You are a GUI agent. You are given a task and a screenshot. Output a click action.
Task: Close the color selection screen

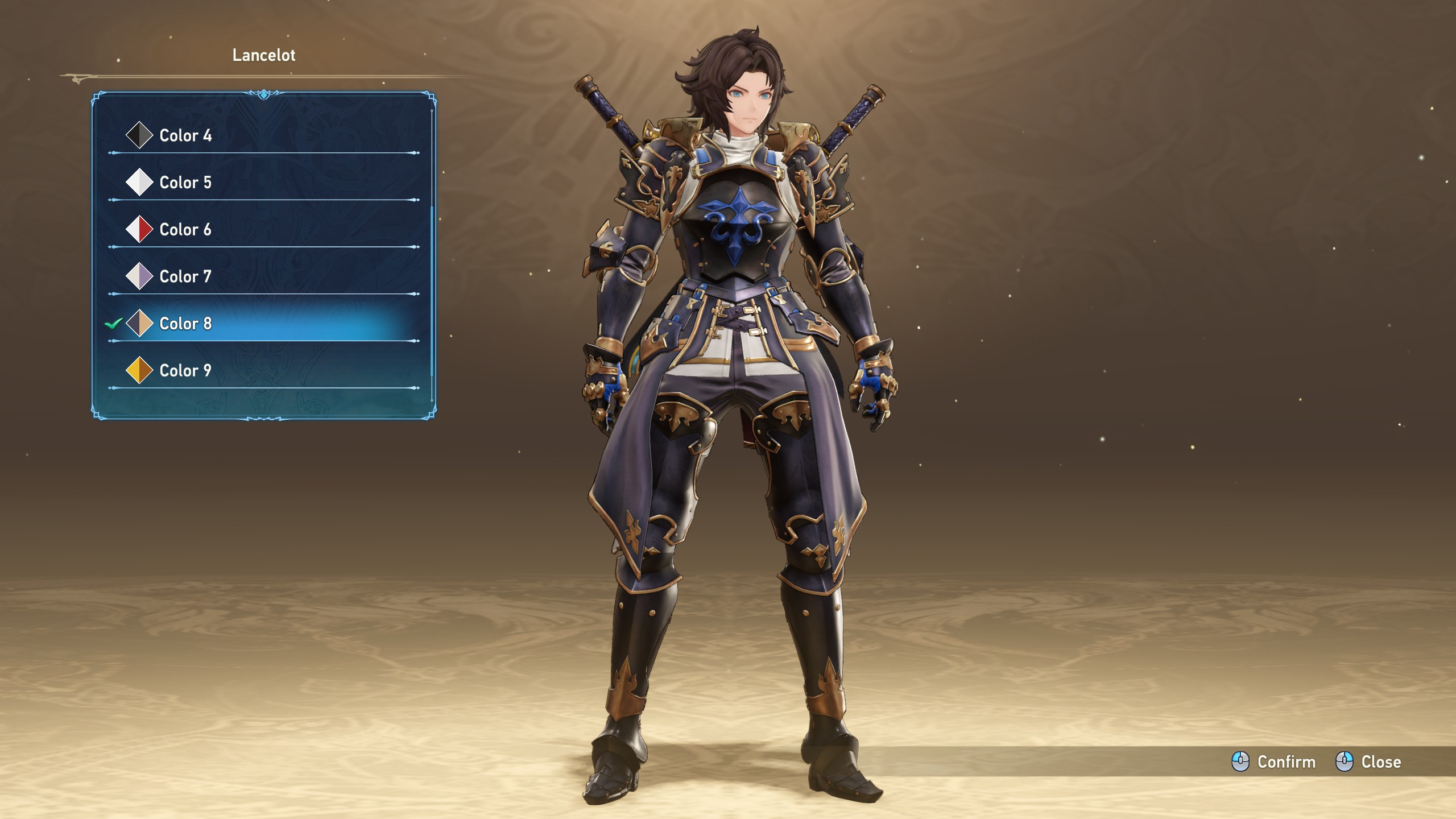(x=1368, y=762)
